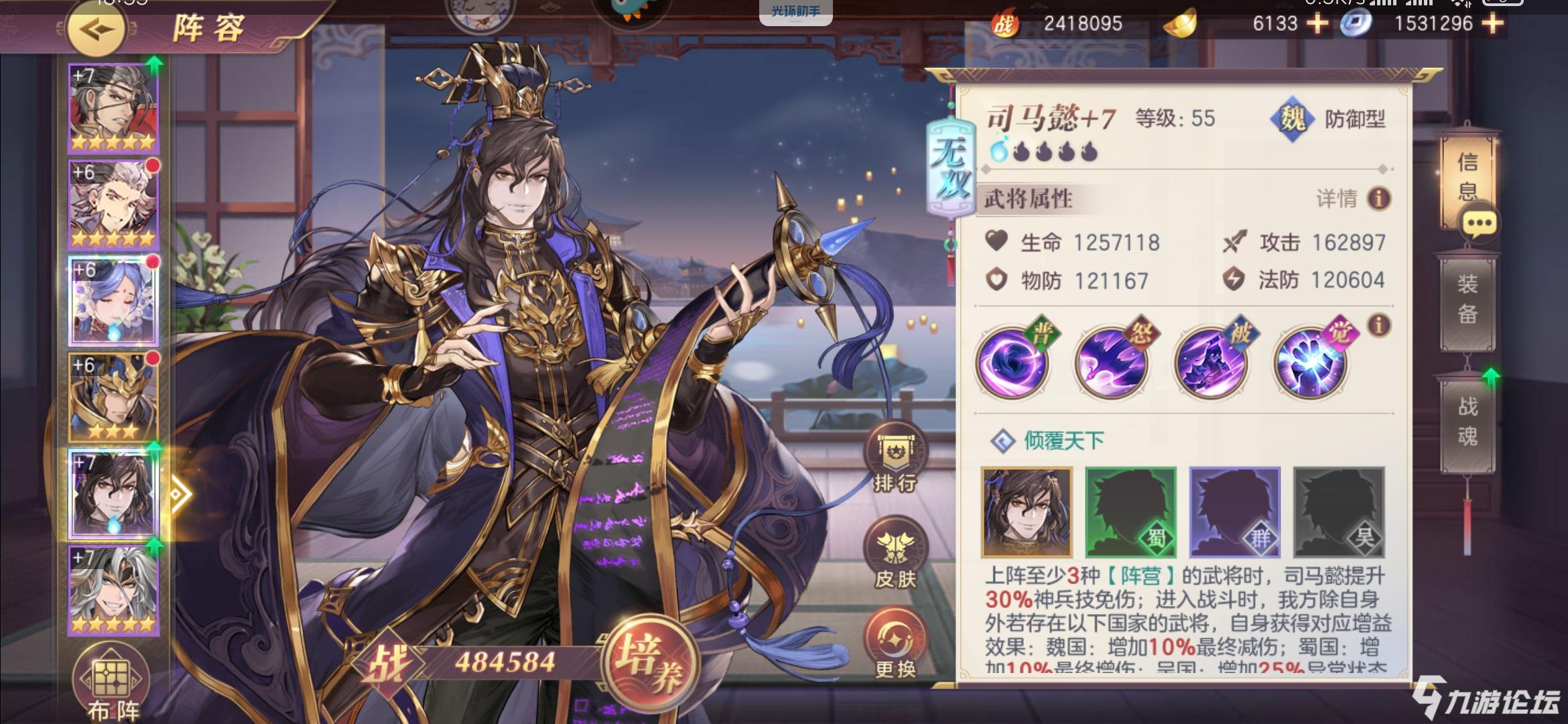Select the 蜀 faction bond slot
Image resolution: width=1568 pixels, height=724 pixels.
[1130, 512]
